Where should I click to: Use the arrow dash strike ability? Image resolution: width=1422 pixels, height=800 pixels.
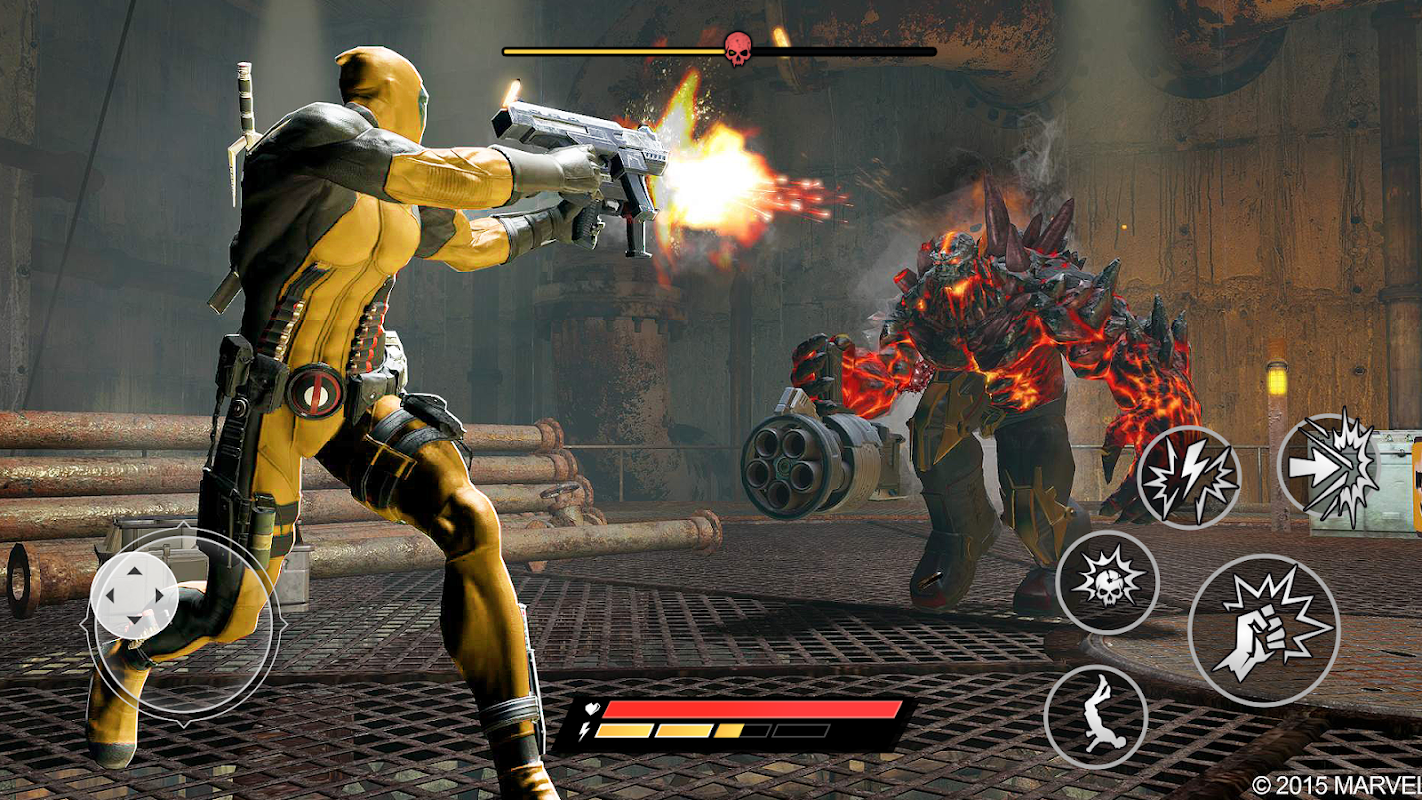point(1327,467)
